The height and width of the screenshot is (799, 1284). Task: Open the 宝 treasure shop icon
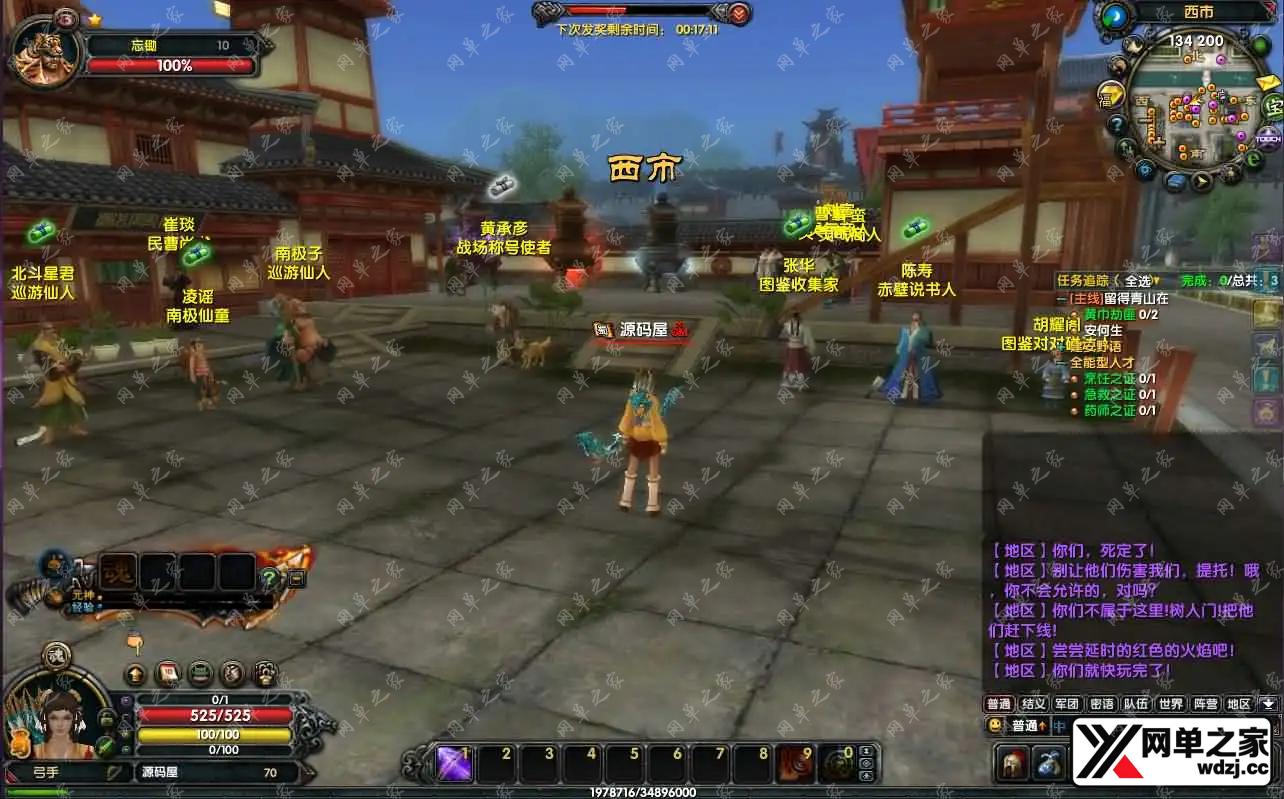pyautogui.click(x=1272, y=105)
